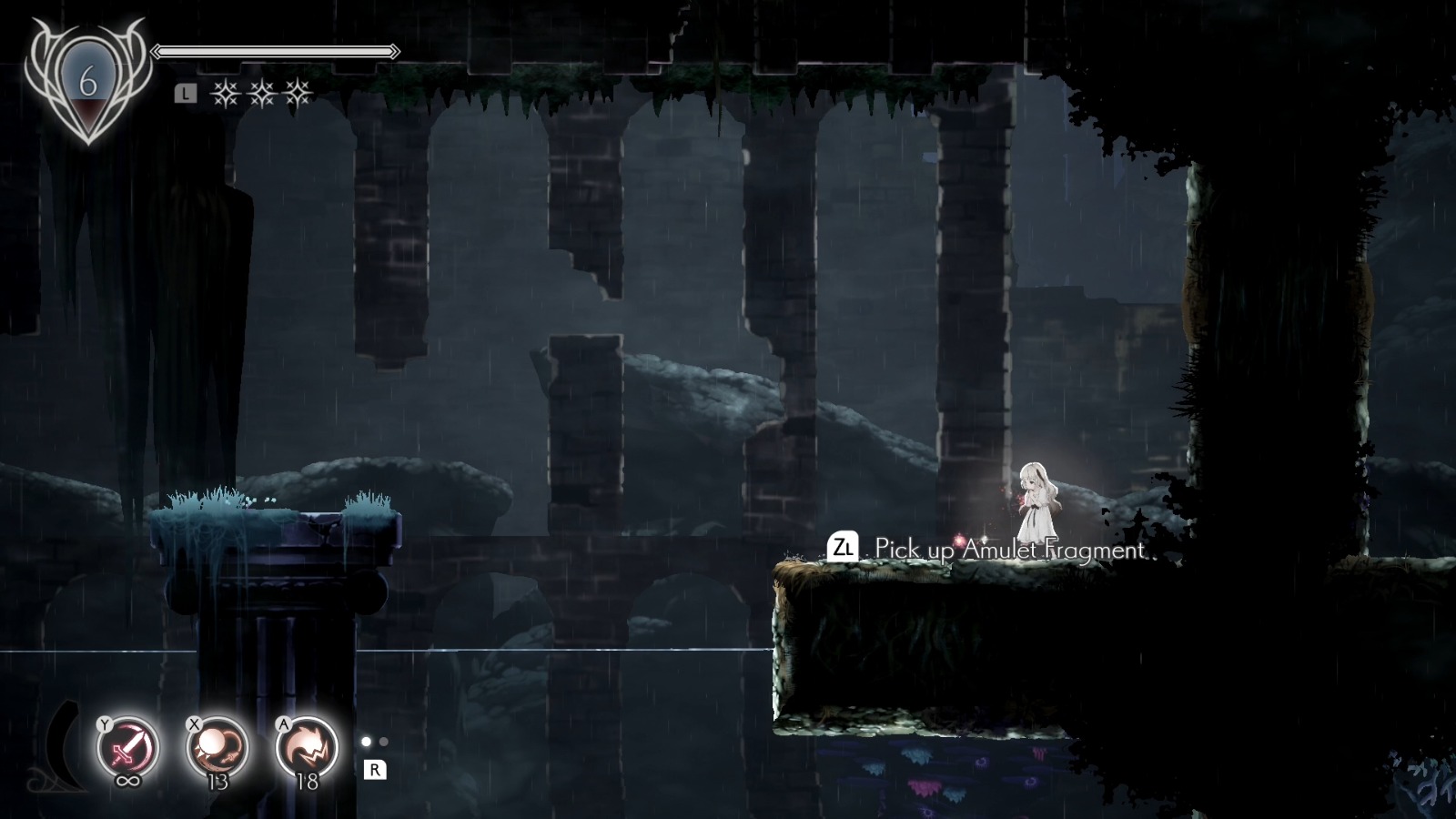Click the second prayer charge star icon
Image resolution: width=1456 pixels, height=819 pixels.
click(262, 94)
